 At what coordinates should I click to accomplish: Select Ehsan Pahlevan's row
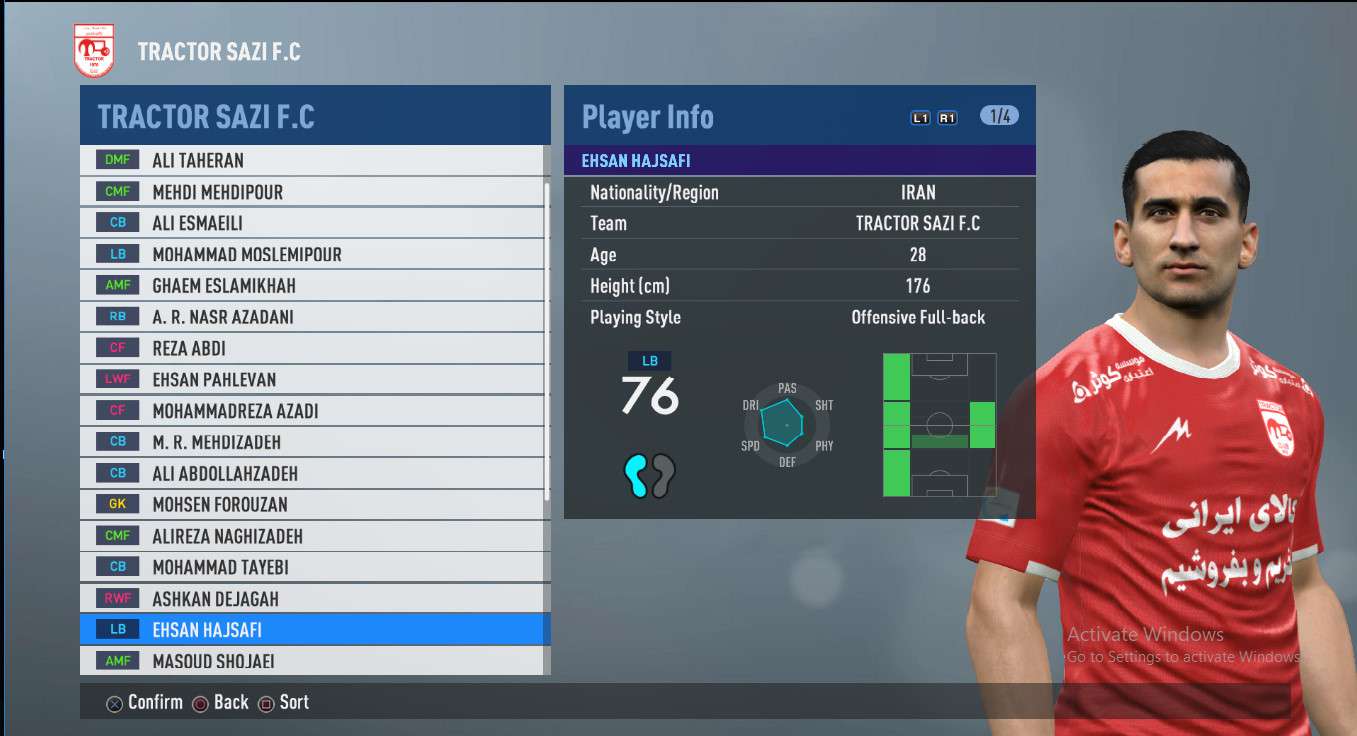tap(312, 379)
